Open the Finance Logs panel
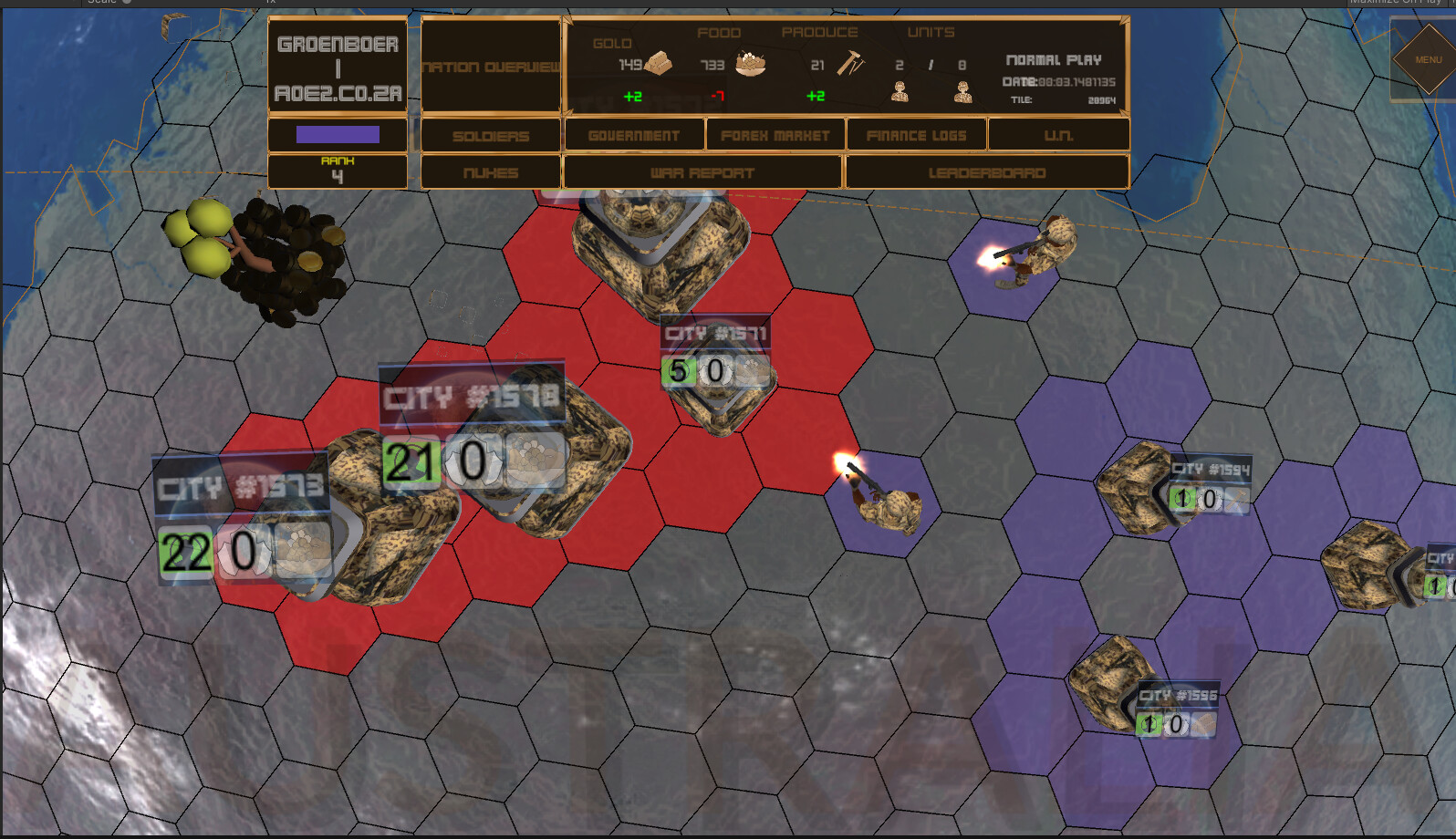 [x=916, y=134]
